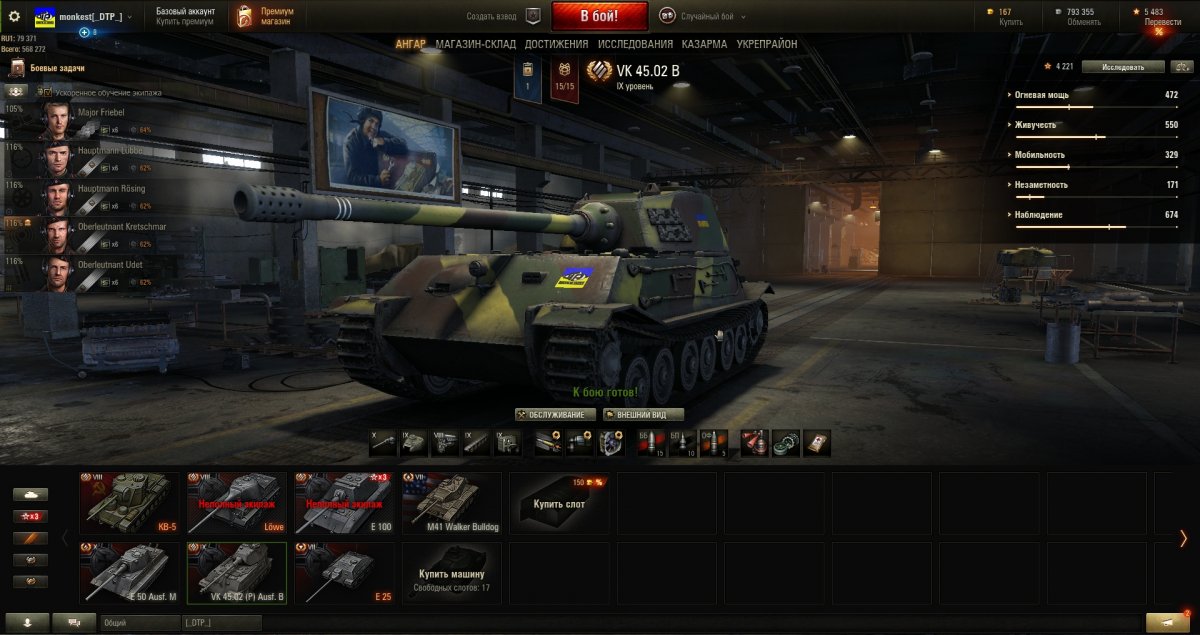Open the Премиум магазин

265,16
